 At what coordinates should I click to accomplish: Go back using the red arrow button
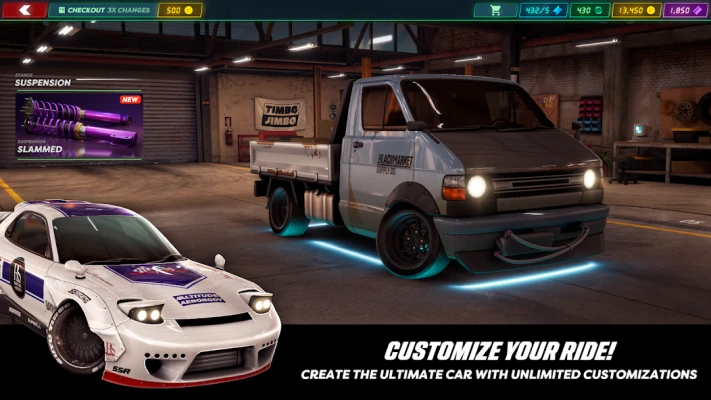pos(26,10)
